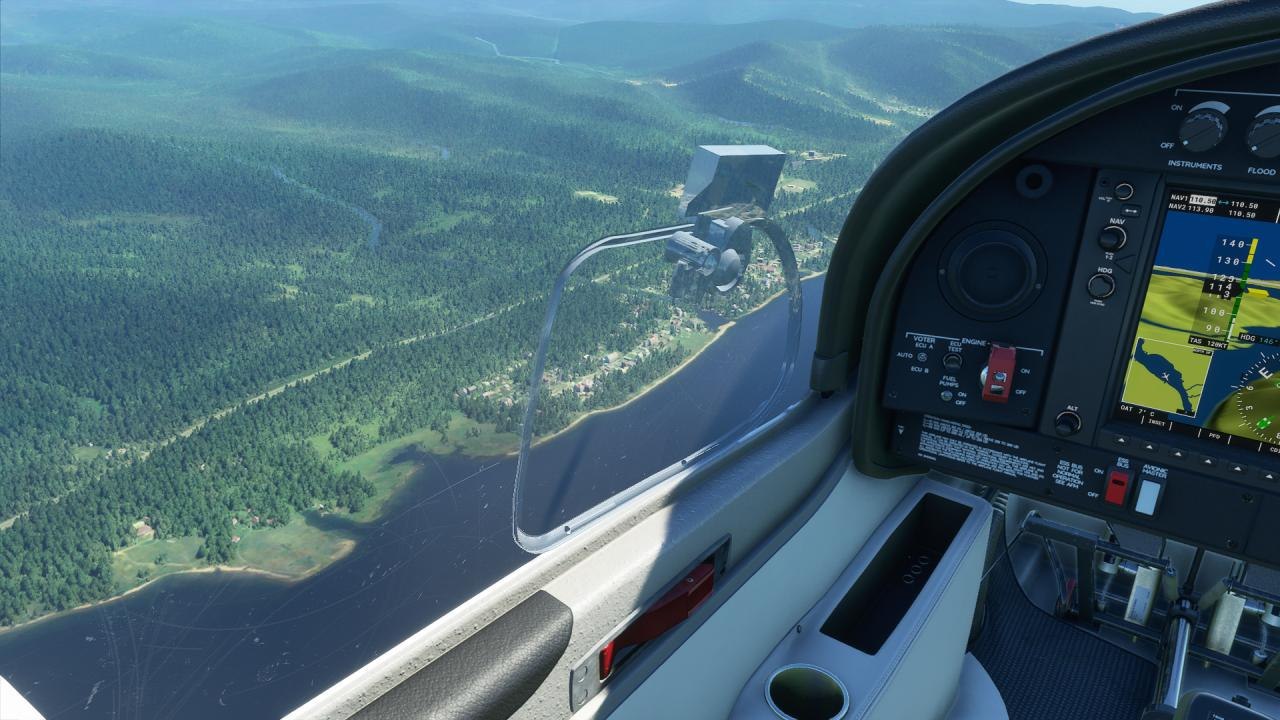Click the NAV frequency swap button

click(1131, 211)
